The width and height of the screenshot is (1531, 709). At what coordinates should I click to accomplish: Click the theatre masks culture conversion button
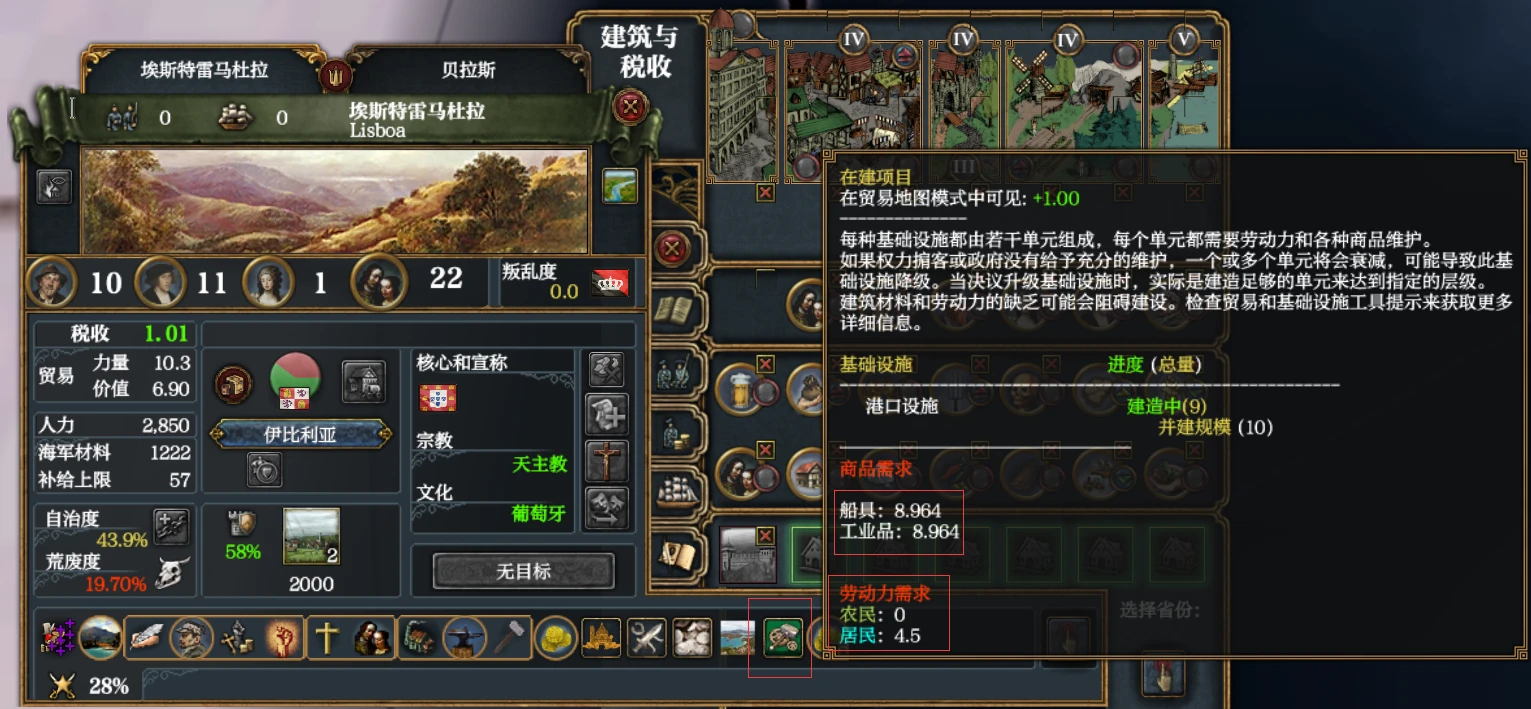[607, 508]
